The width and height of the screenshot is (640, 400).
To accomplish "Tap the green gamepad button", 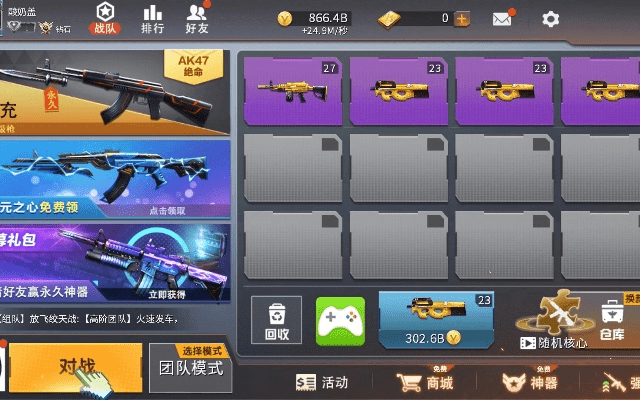I will (340, 320).
